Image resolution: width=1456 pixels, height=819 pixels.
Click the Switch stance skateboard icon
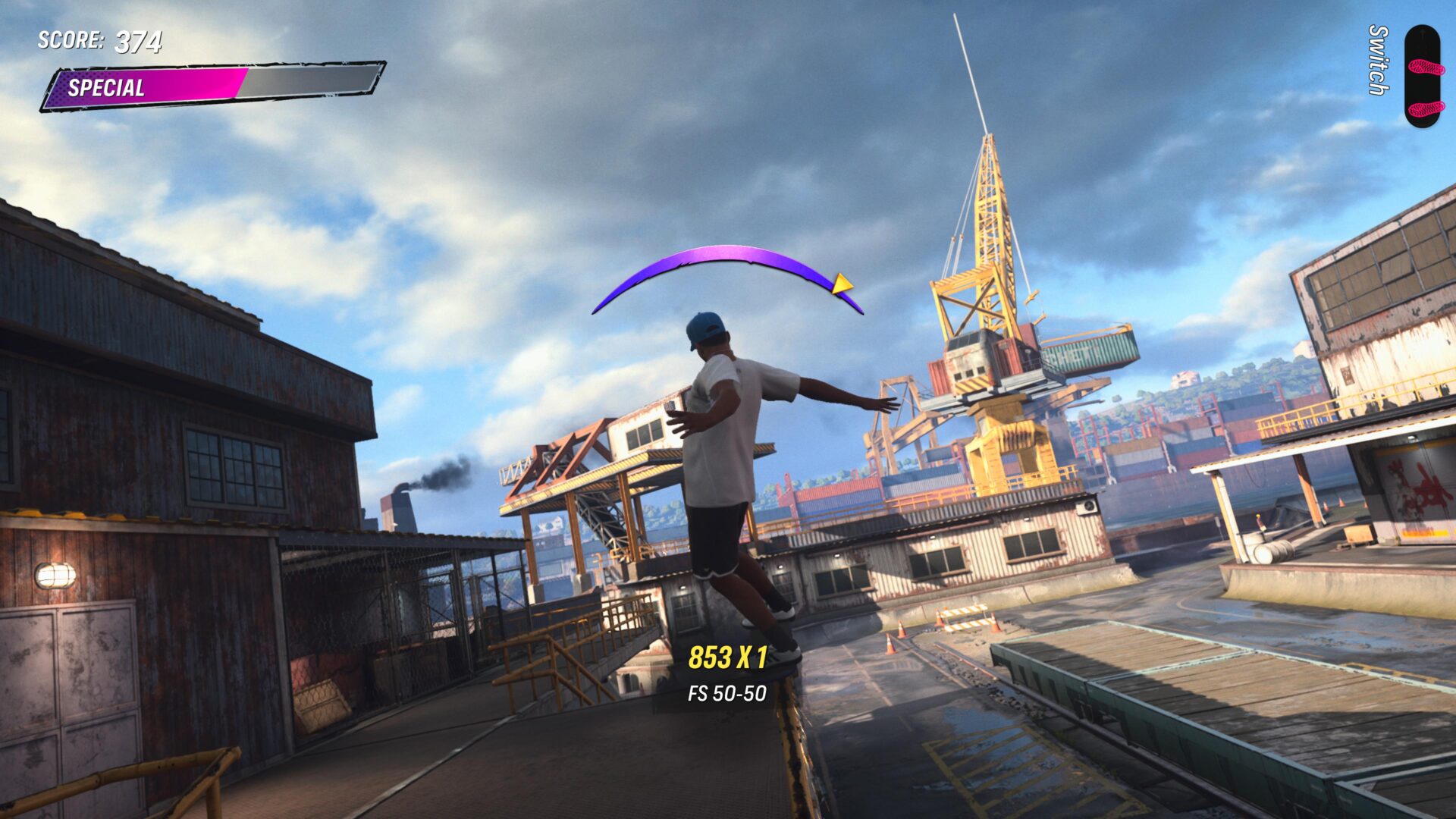pos(1422,76)
